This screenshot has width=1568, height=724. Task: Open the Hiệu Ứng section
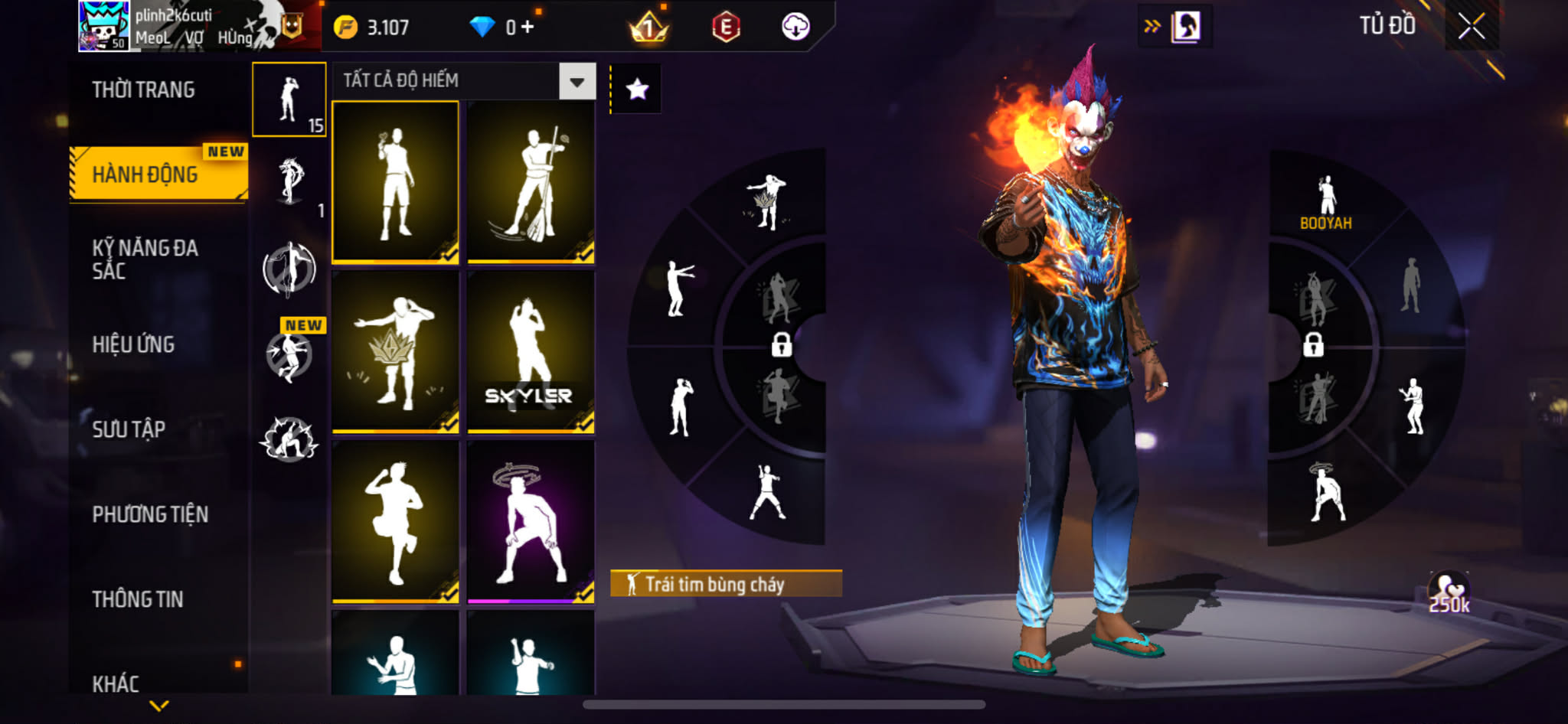point(134,344)
